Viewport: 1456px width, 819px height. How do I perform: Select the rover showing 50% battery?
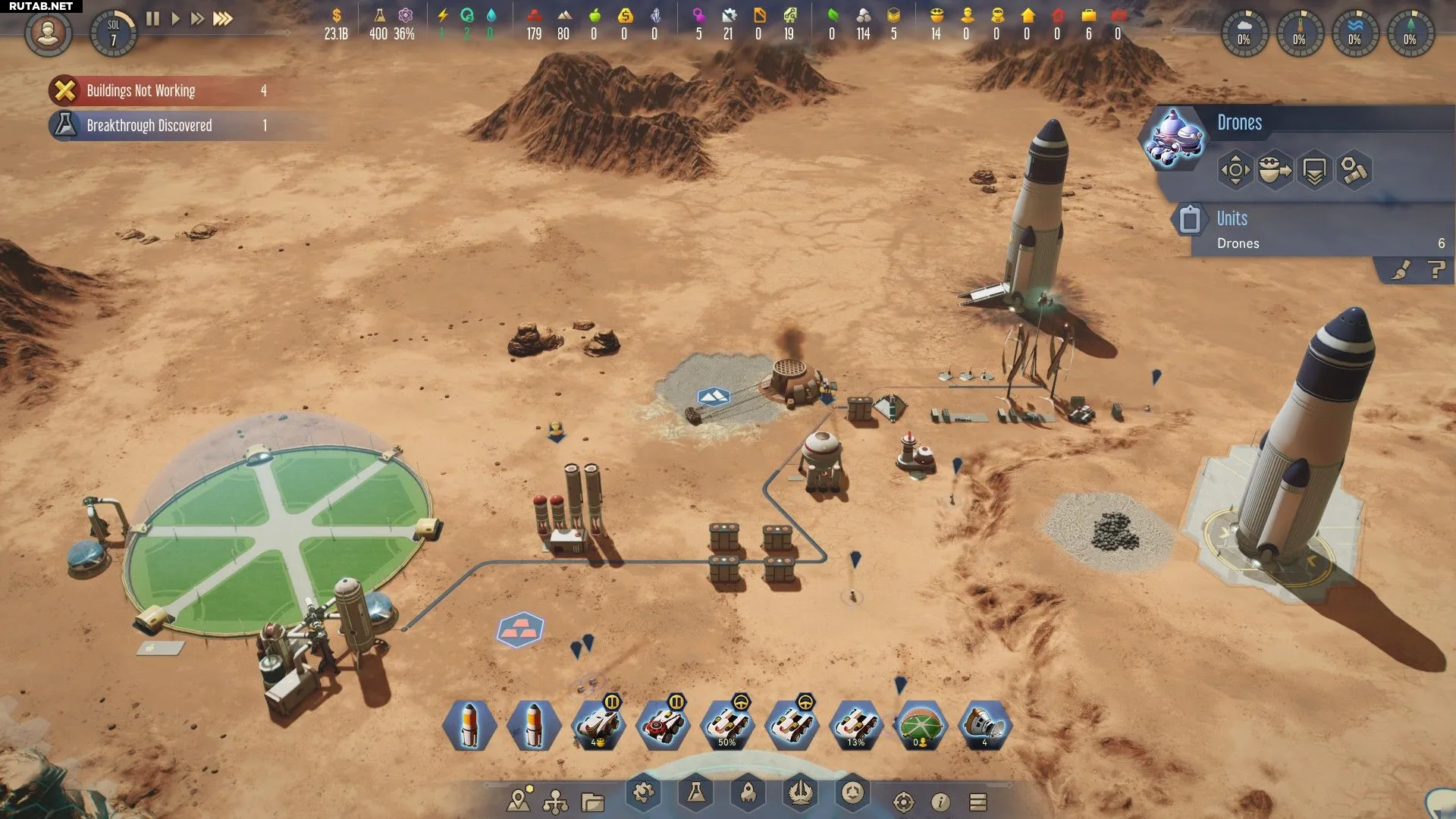(726, 726)
